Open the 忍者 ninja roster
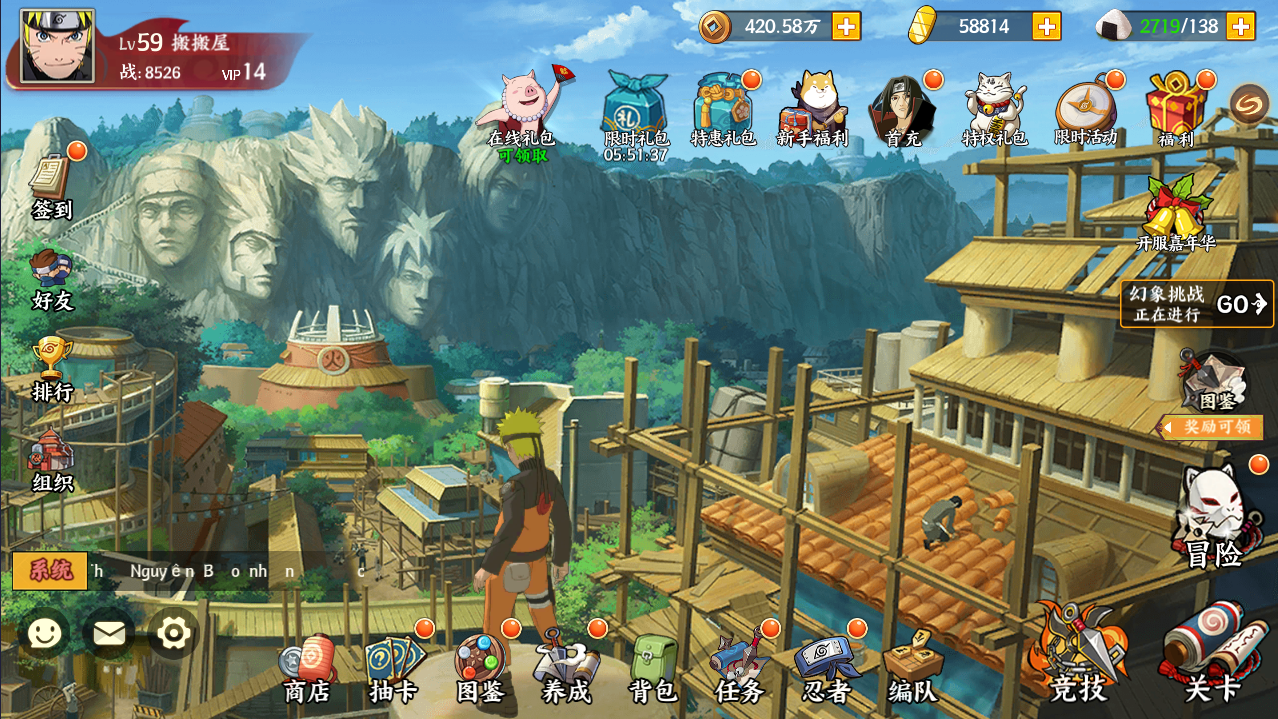The image size is (1278, 719). pyautogui.click(x=827, y=668)
